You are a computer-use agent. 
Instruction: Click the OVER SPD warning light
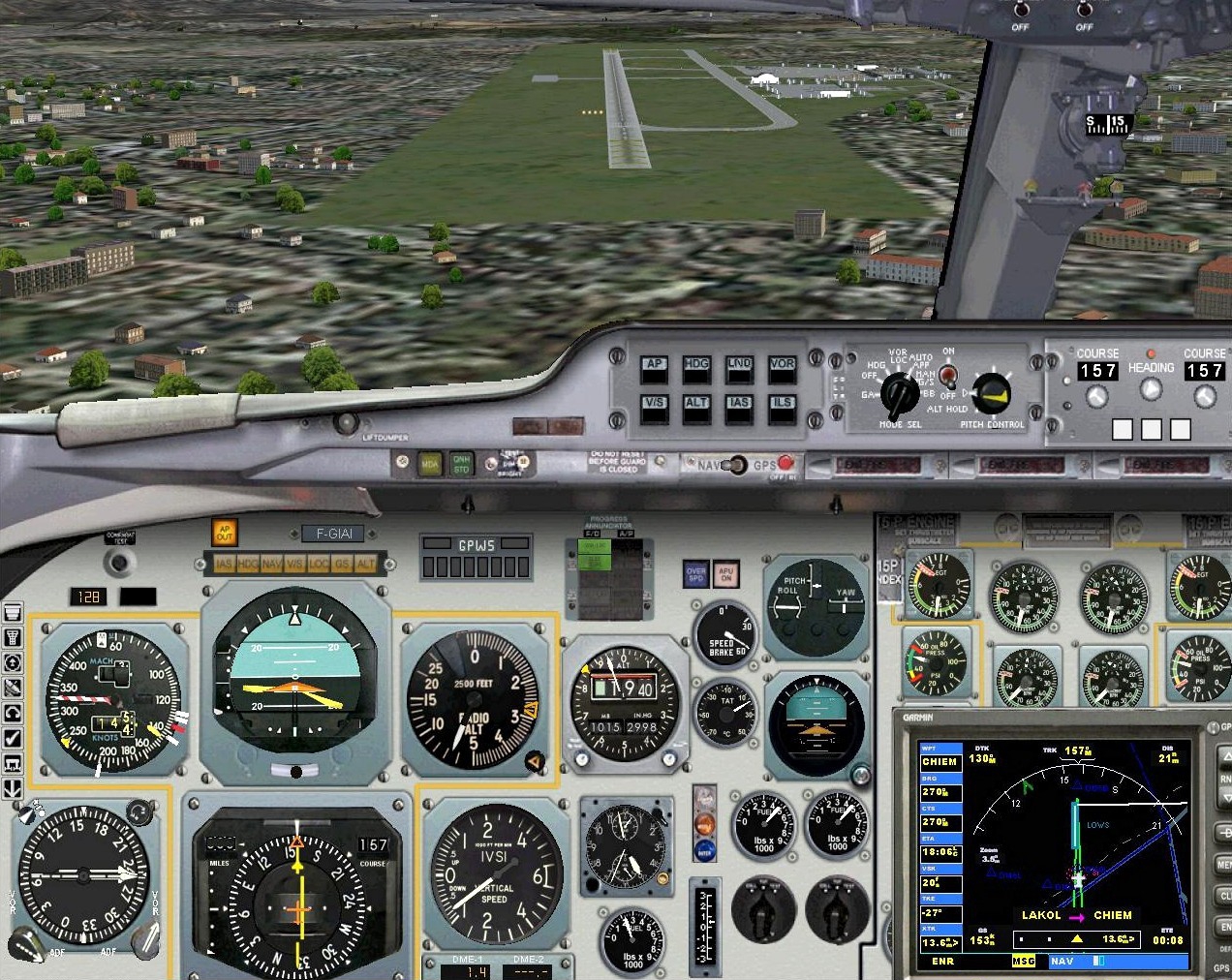pos(695,574)
